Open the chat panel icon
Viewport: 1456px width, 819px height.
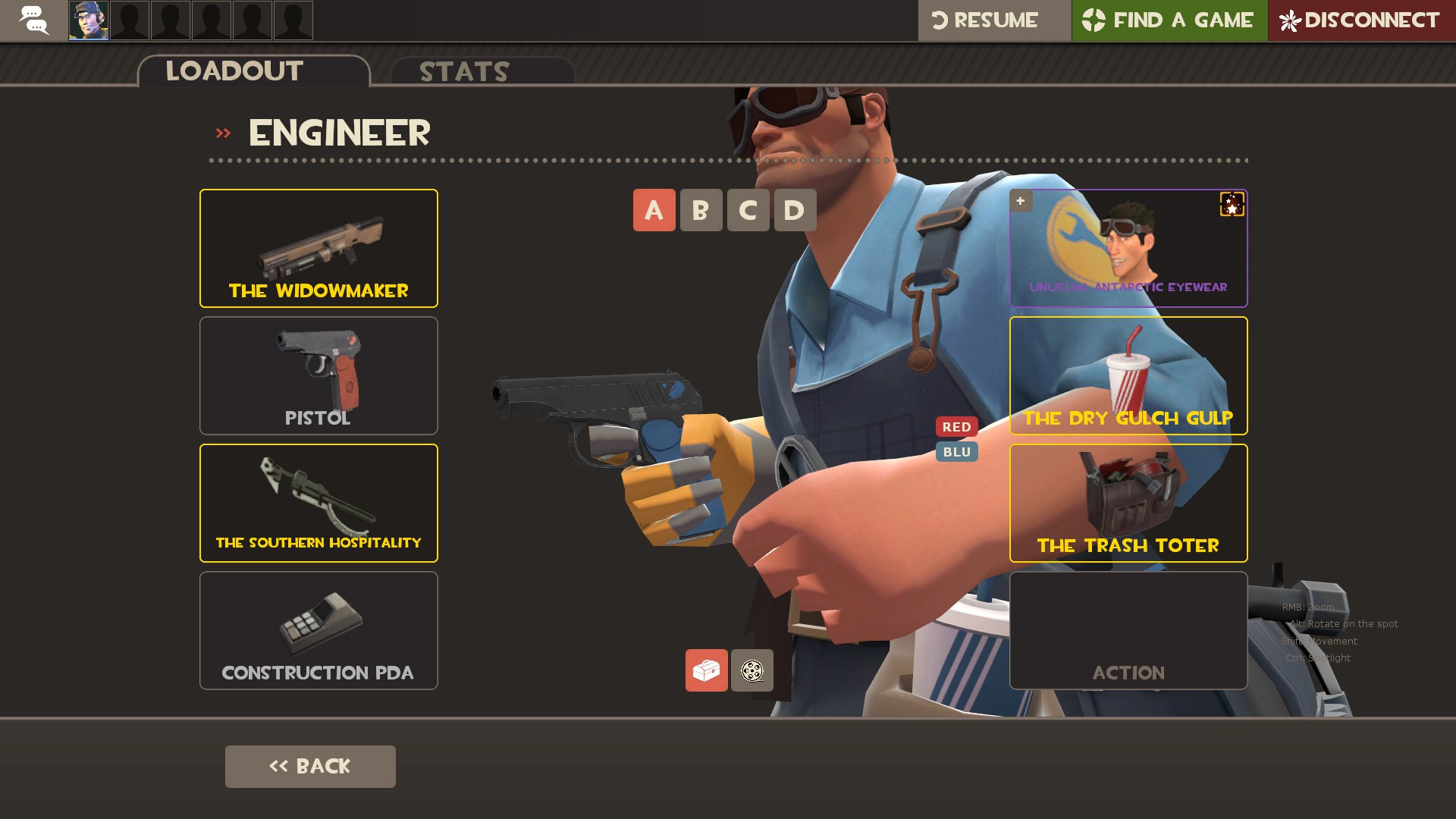(33, 20)
